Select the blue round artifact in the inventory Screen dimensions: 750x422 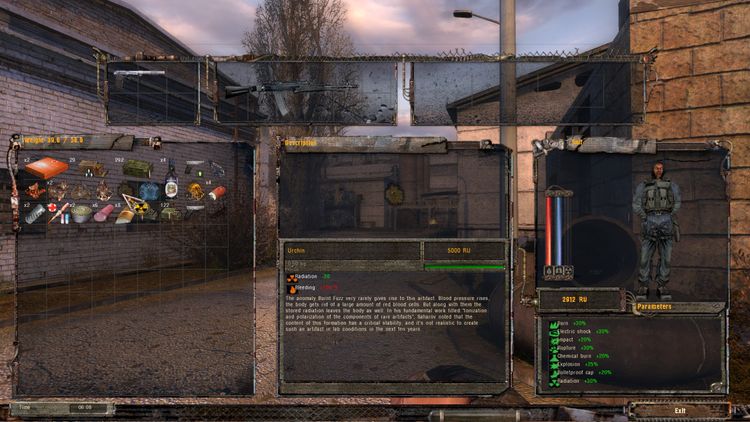pos(149,191)
